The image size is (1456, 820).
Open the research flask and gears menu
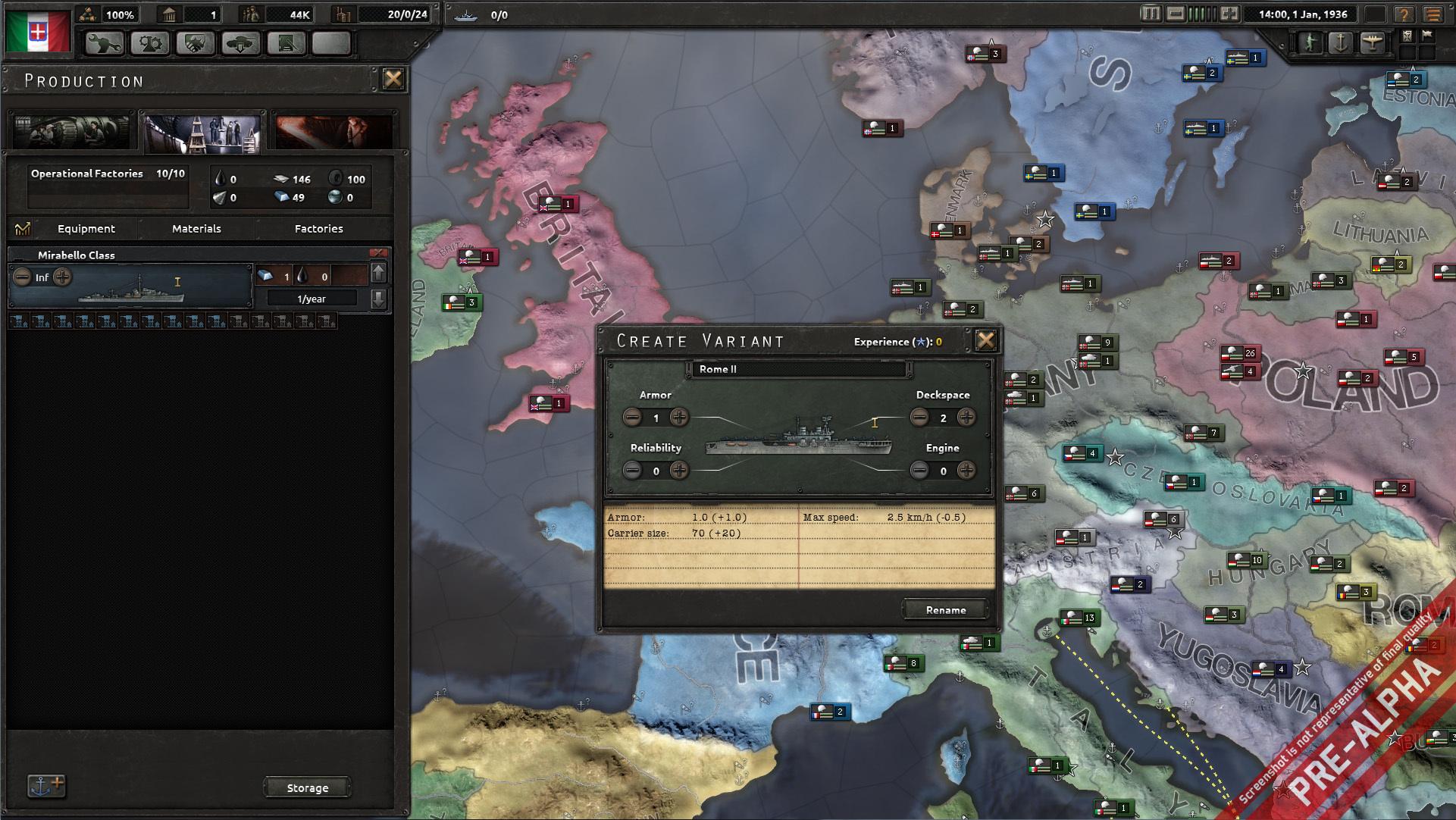click(x=150, y=44)
